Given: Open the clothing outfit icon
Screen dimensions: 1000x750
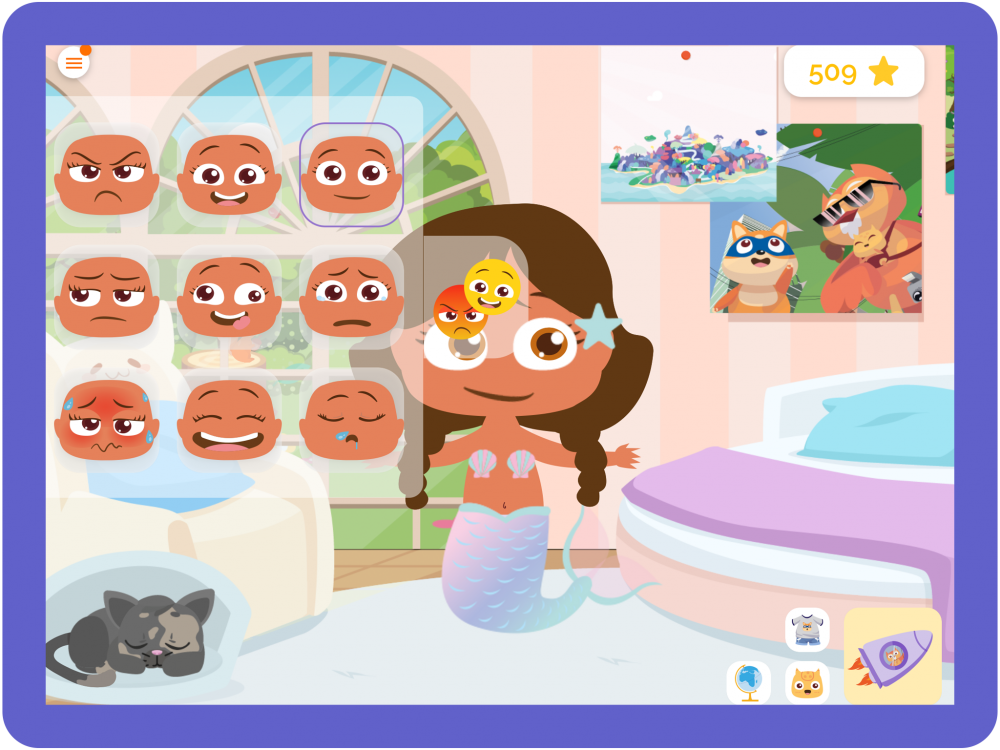Looking at the screenshot, I should point(807,630).
